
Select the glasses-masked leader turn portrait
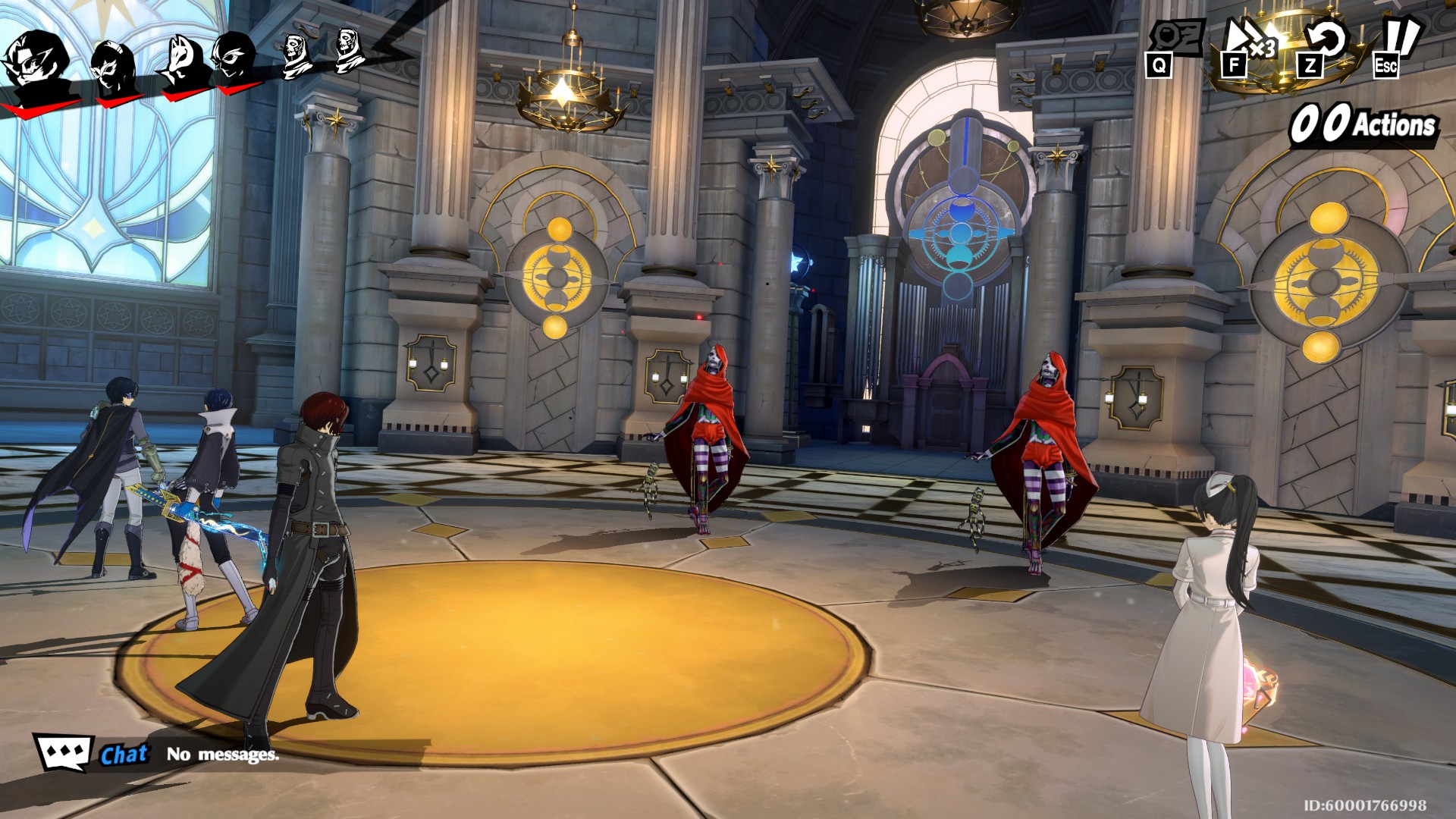(38, 64)
